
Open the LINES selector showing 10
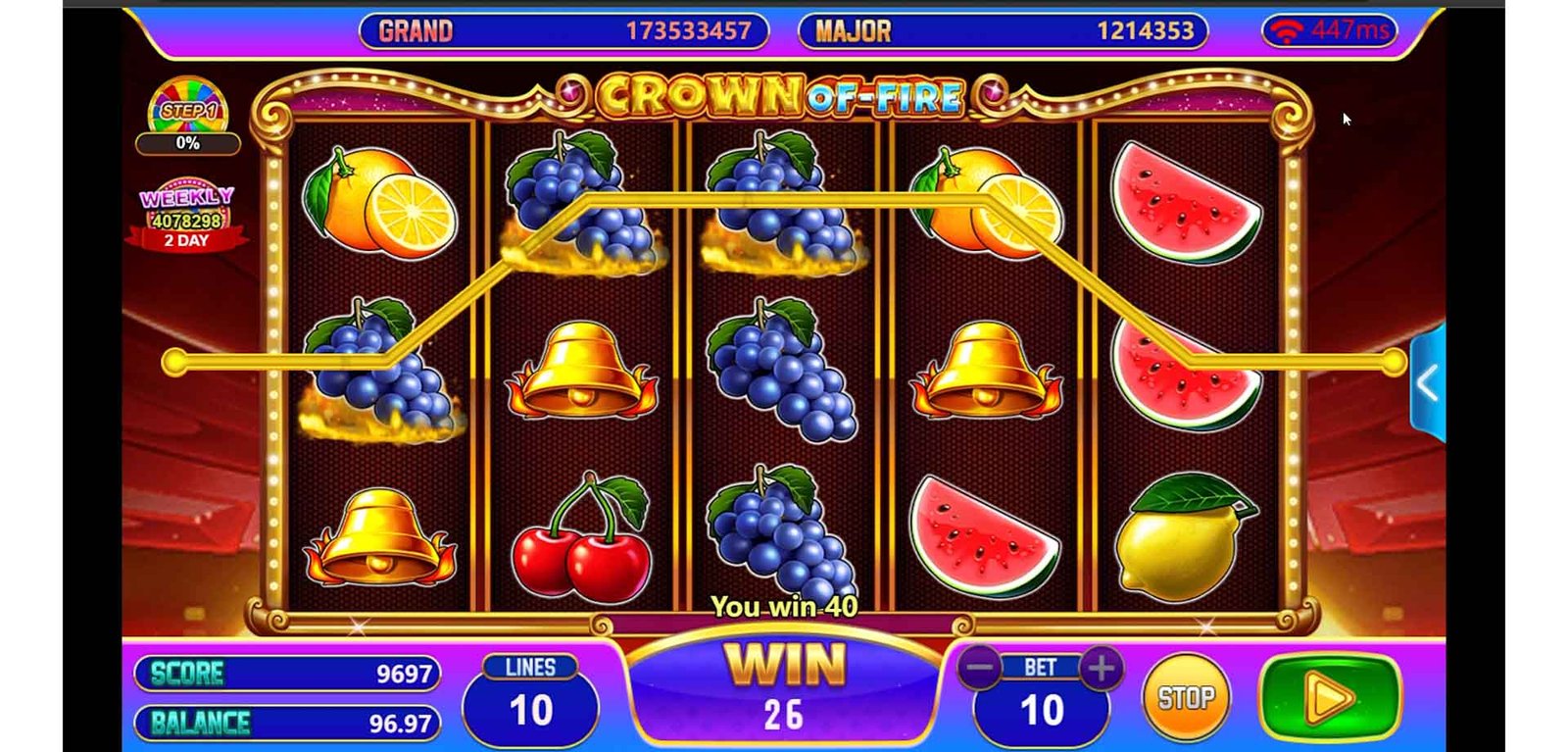click(530, 700)
